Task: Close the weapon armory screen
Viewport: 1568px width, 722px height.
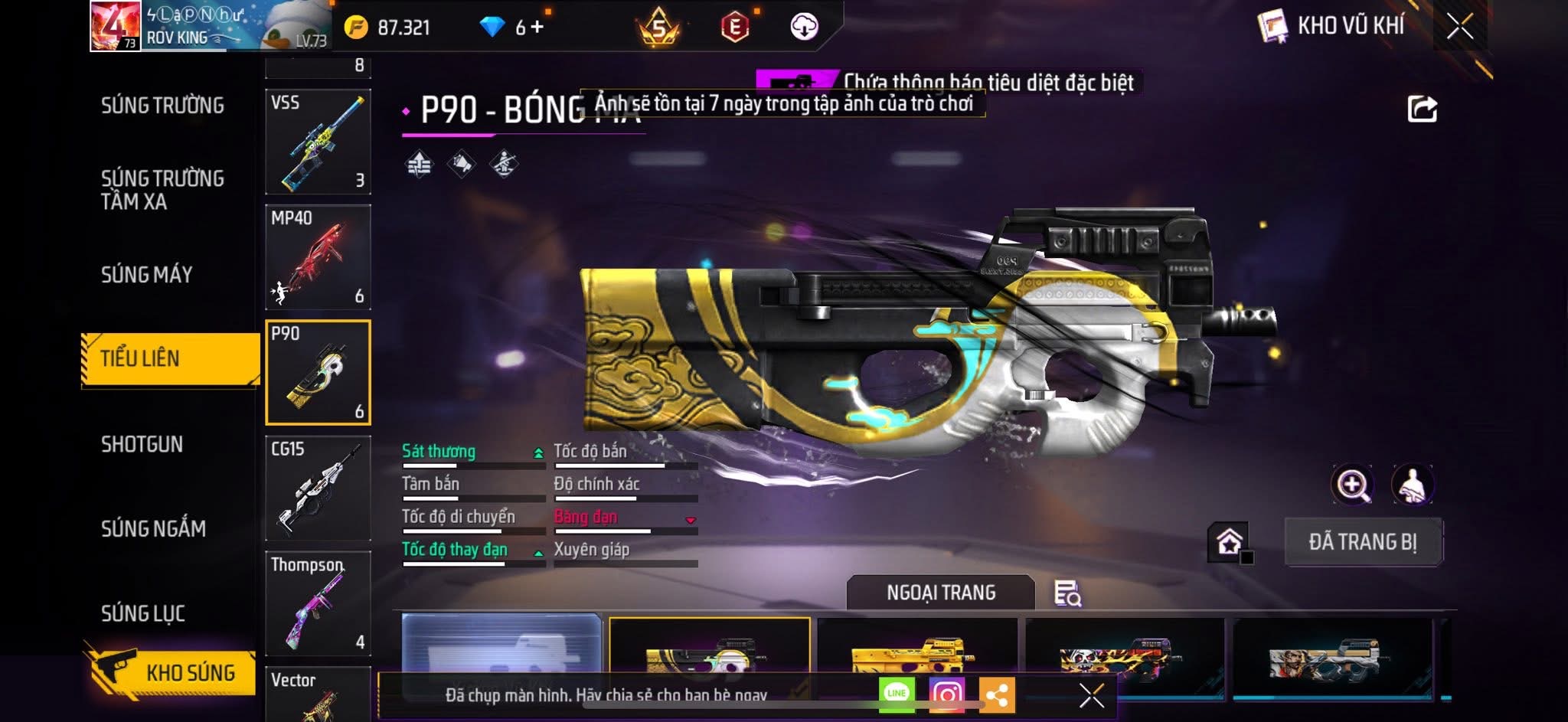Action: tap(1459, 27)
